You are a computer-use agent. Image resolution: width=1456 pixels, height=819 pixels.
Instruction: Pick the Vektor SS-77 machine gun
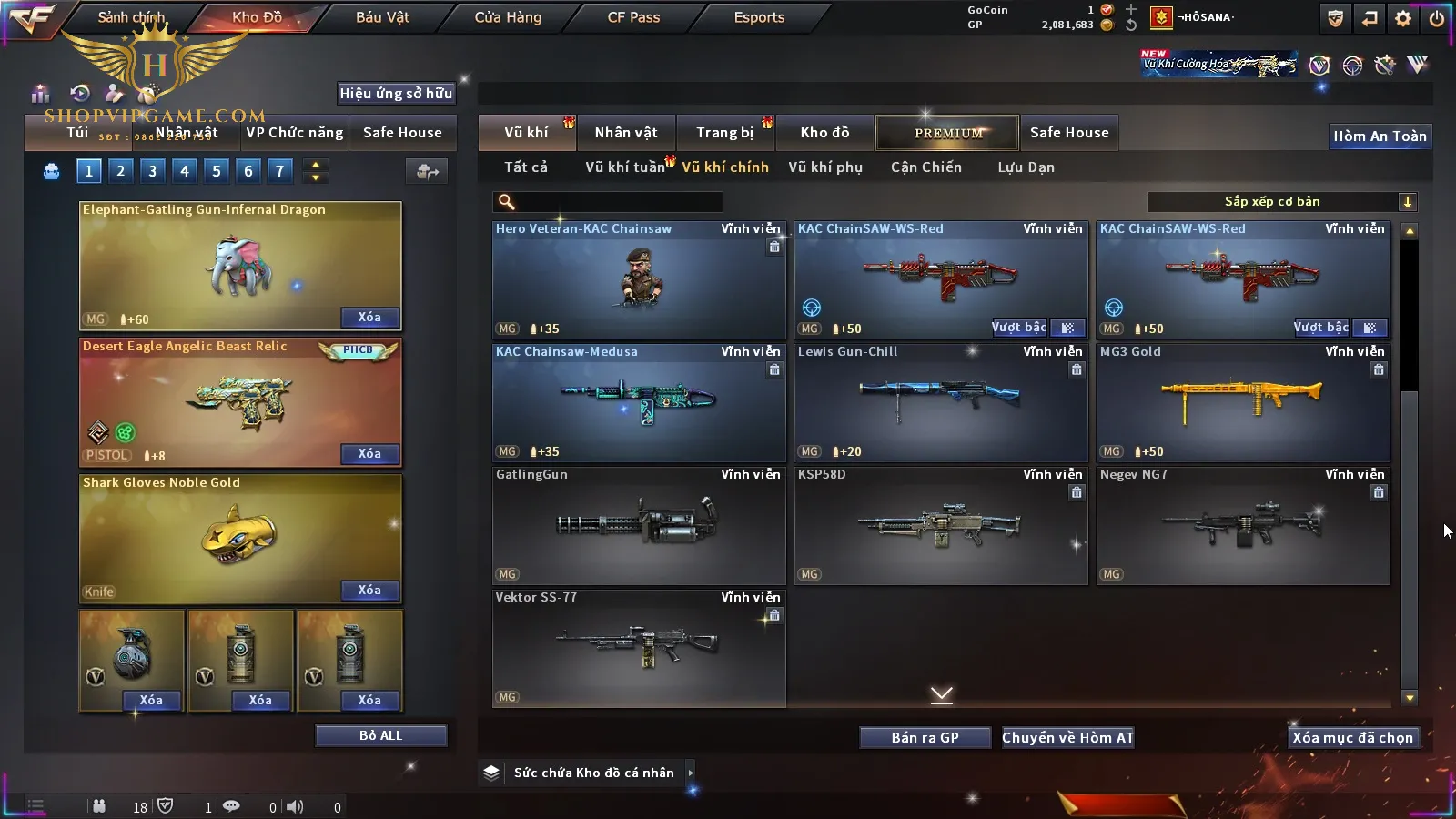(639, 648)
